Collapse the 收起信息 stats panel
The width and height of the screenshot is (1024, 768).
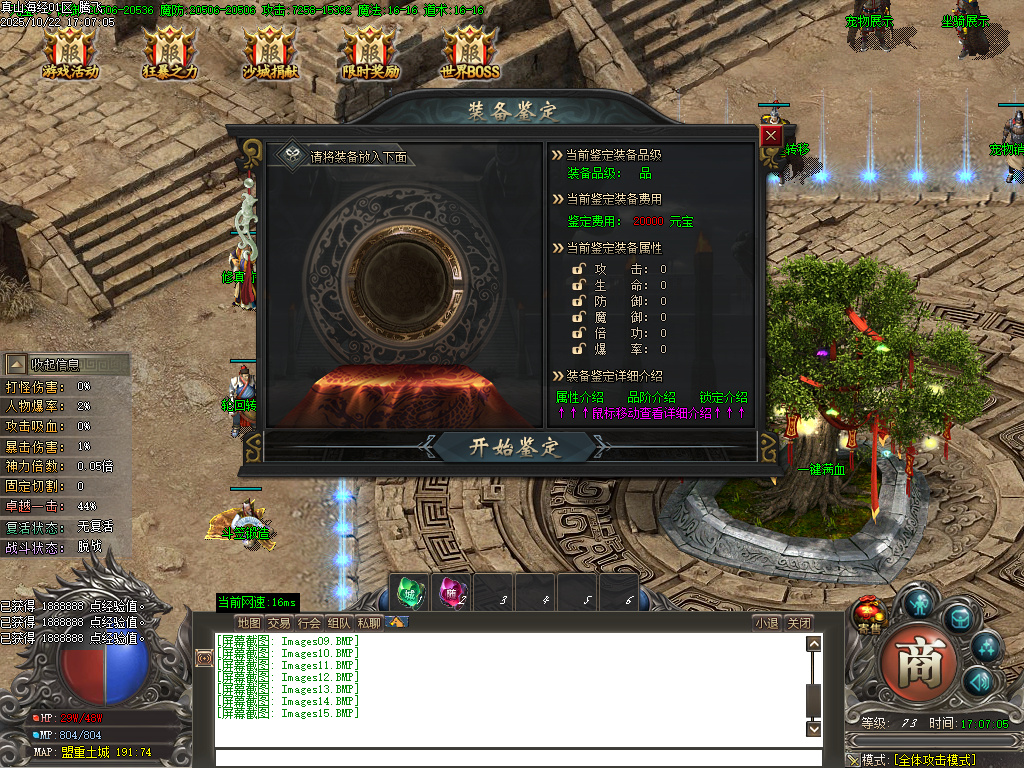point(56,365)
